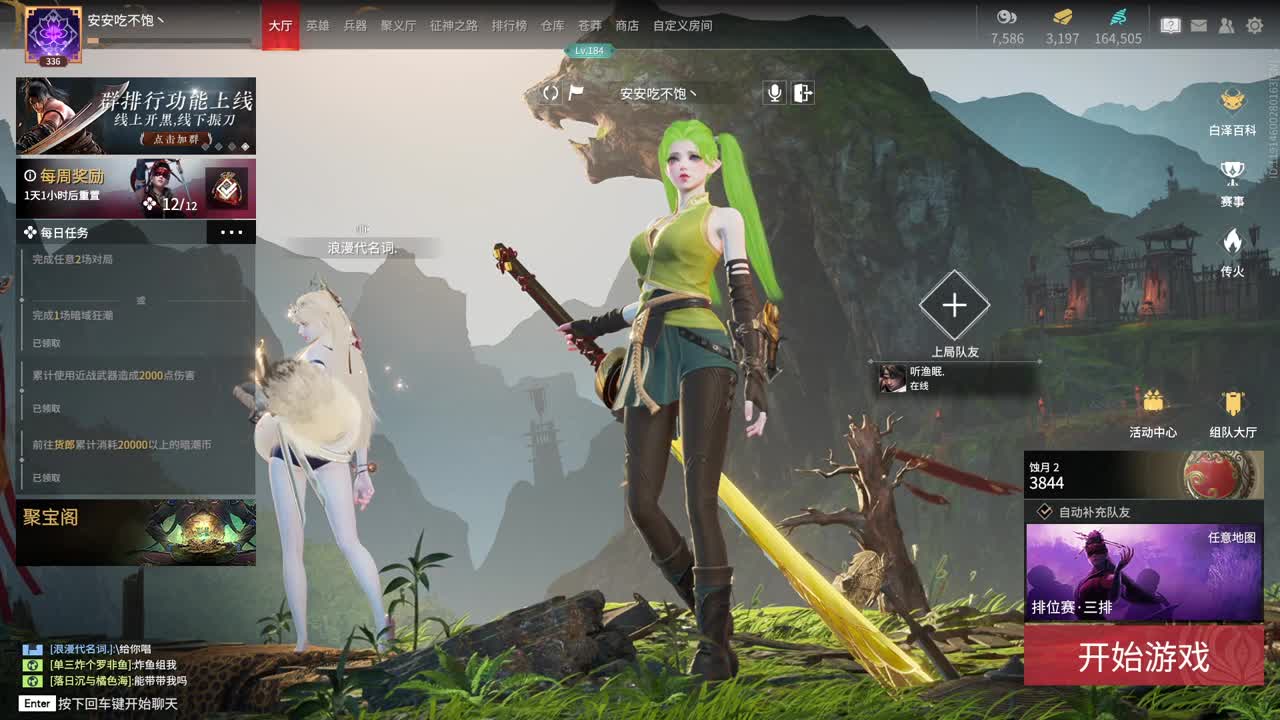
Task: Open the 征神之路 tab
Action: tap(454, 26)
